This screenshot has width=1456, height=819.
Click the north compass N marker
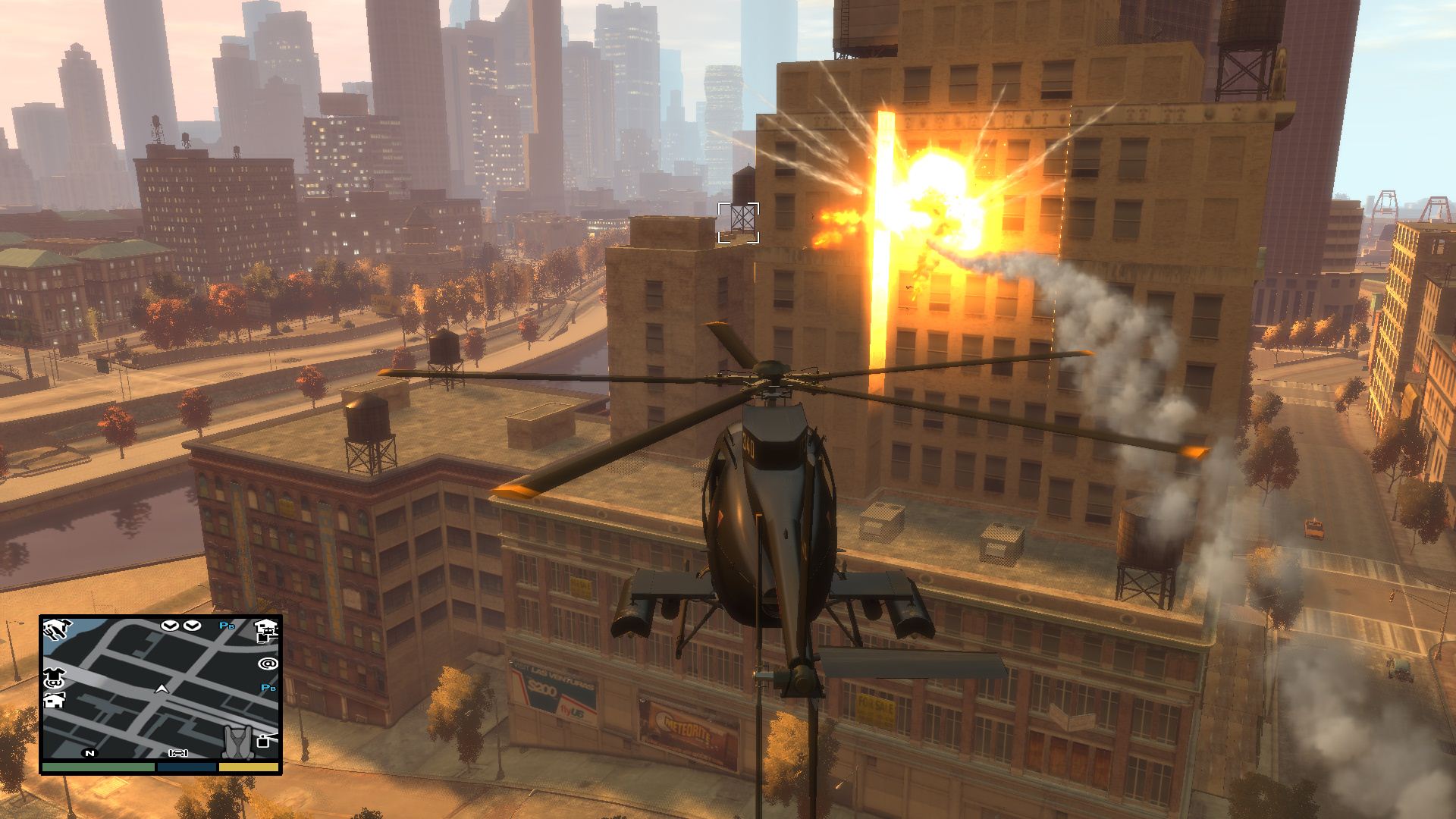tap(90, 753)
